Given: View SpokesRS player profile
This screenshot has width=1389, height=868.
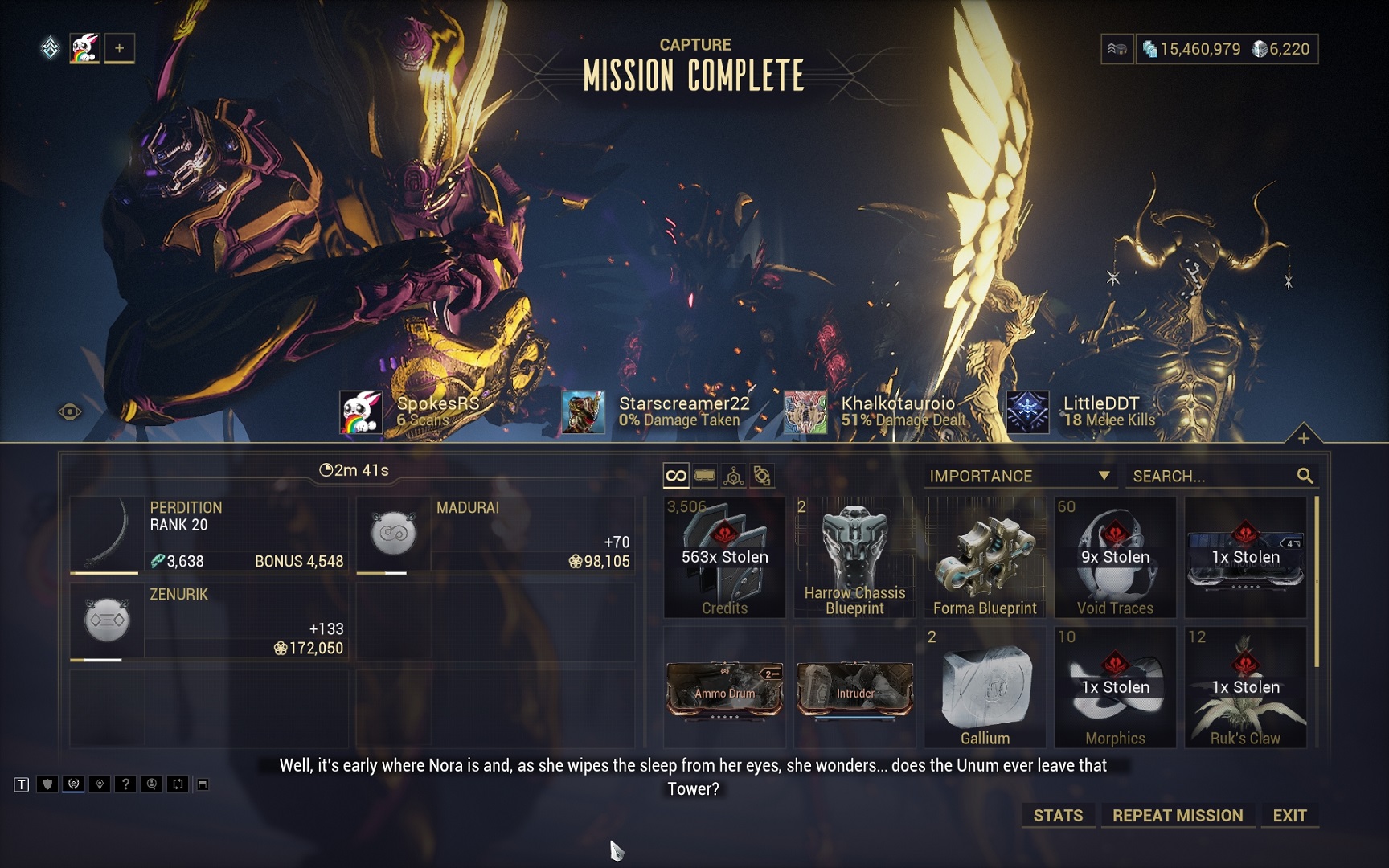Looking at the screenshot, I should [410, 411].
